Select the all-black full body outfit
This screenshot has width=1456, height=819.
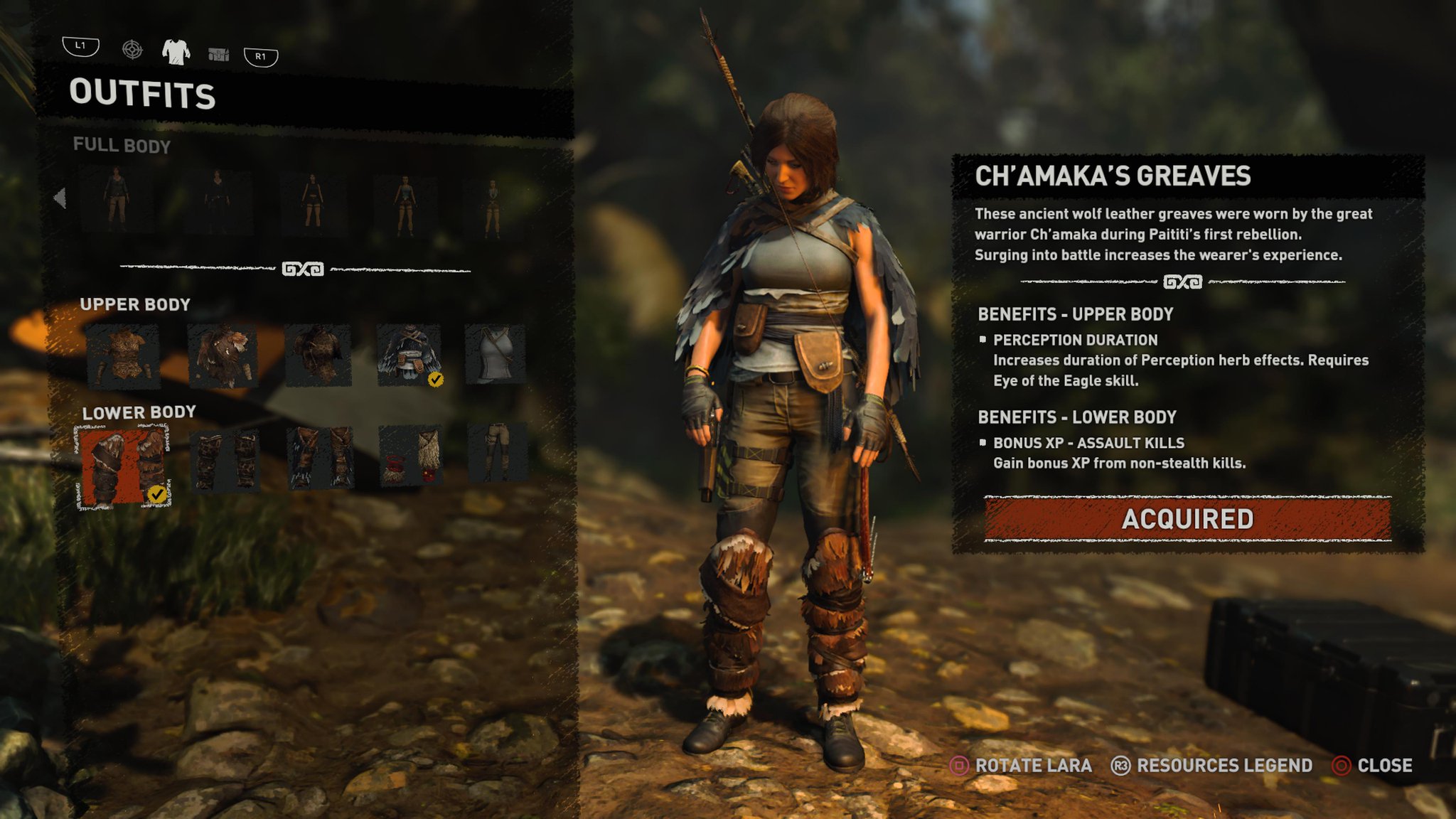(x=218, y=201)
